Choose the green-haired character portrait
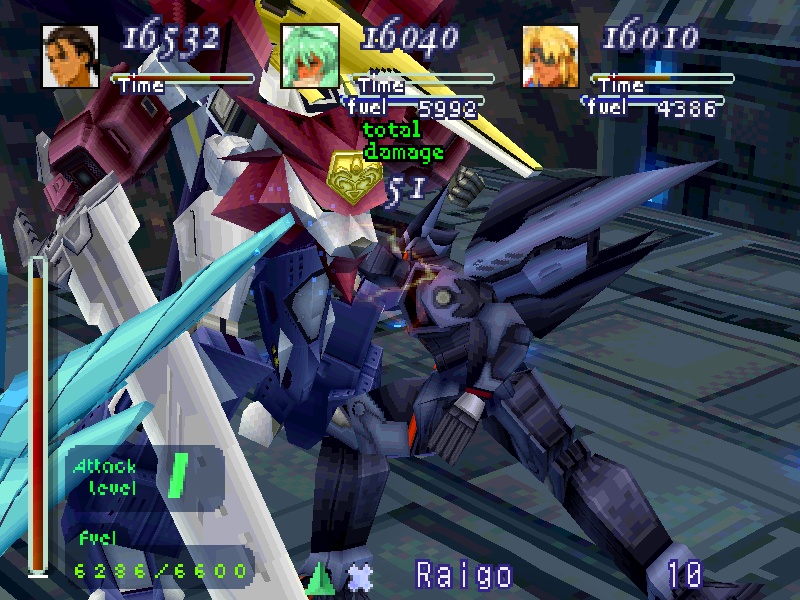 point(310,56)
